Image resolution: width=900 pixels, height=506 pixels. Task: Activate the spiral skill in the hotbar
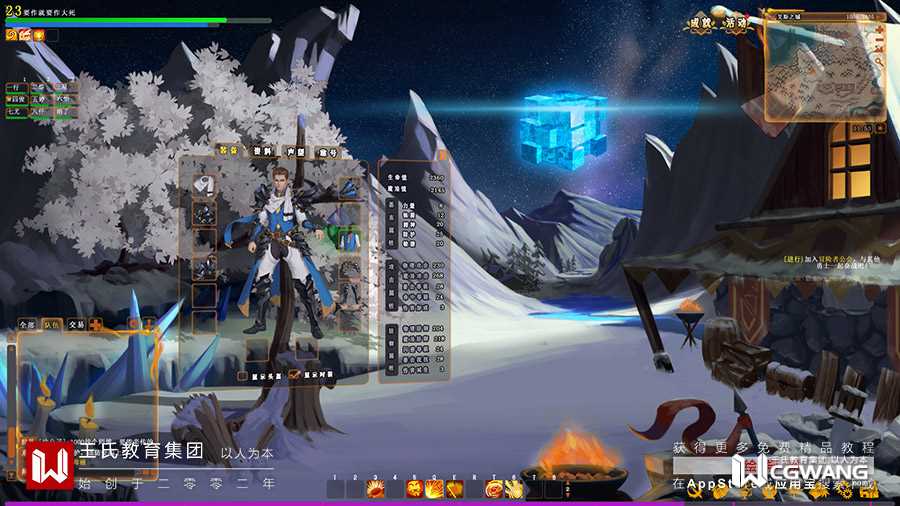point(494,489)
